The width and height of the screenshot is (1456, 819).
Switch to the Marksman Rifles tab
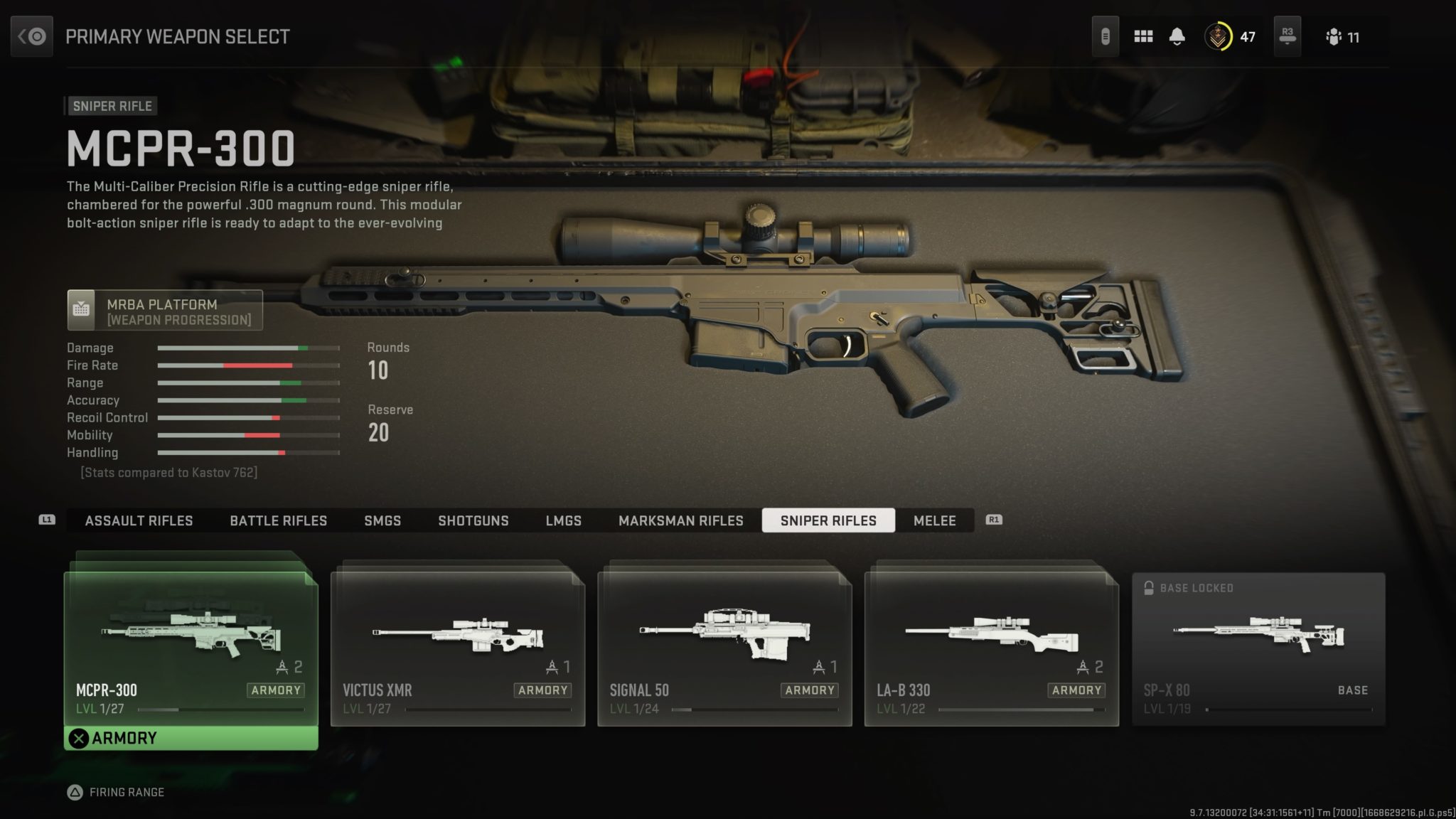pos(680,520)
